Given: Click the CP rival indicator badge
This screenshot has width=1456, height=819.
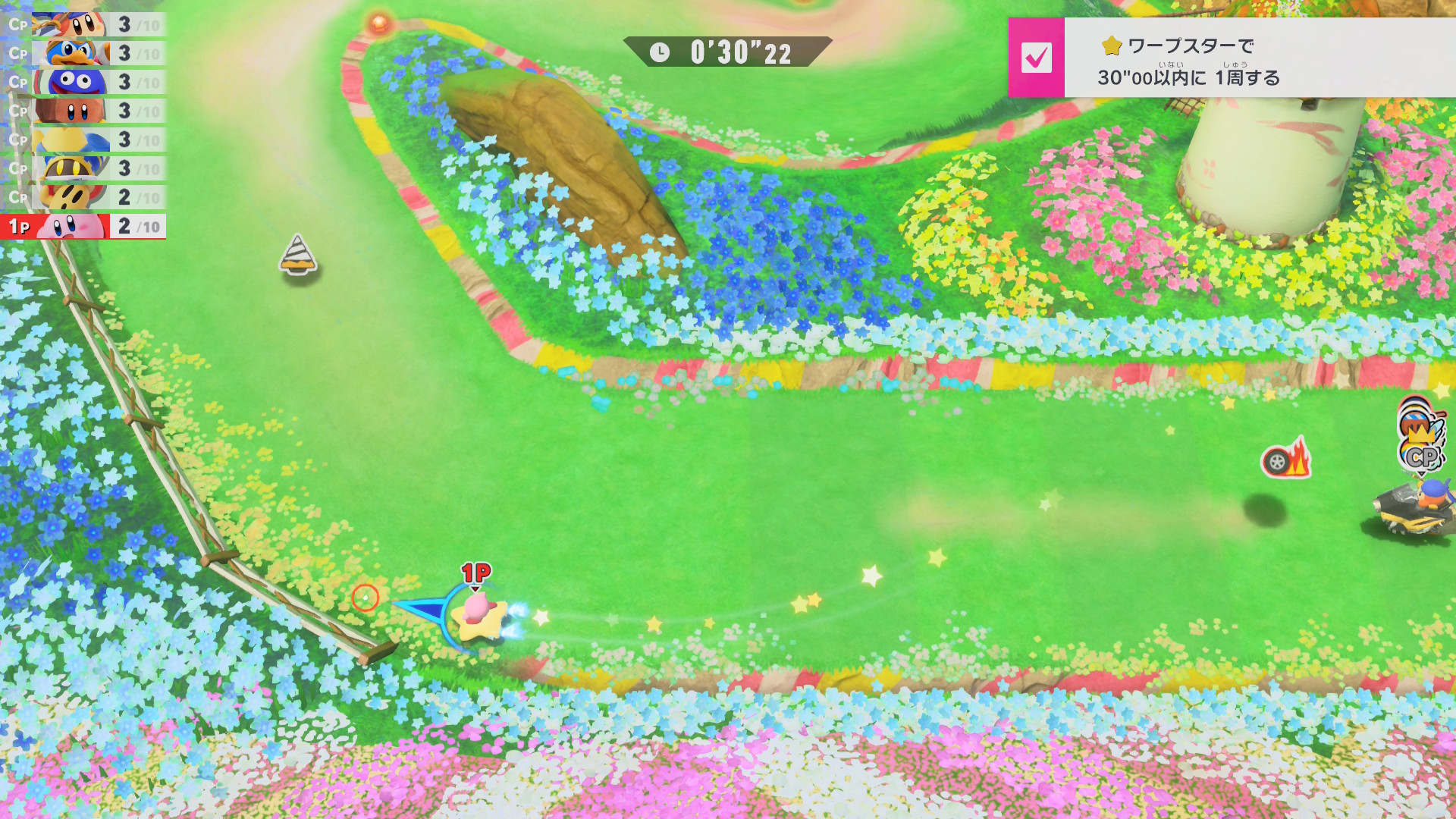Looking at the screenshot, I should (x=1420, y=457).
